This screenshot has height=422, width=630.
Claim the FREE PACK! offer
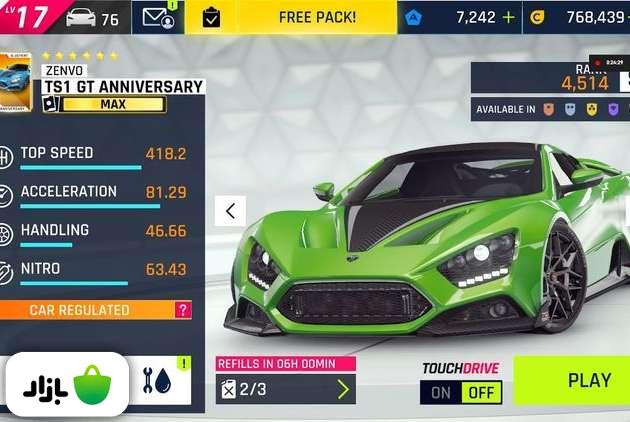[316, 17]
